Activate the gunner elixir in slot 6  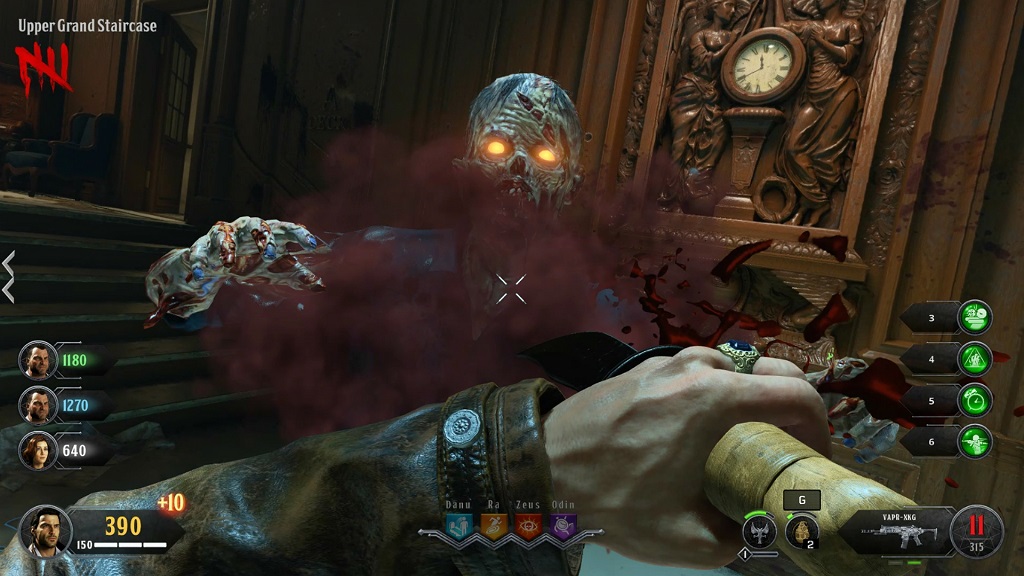(x=974, y=441)
